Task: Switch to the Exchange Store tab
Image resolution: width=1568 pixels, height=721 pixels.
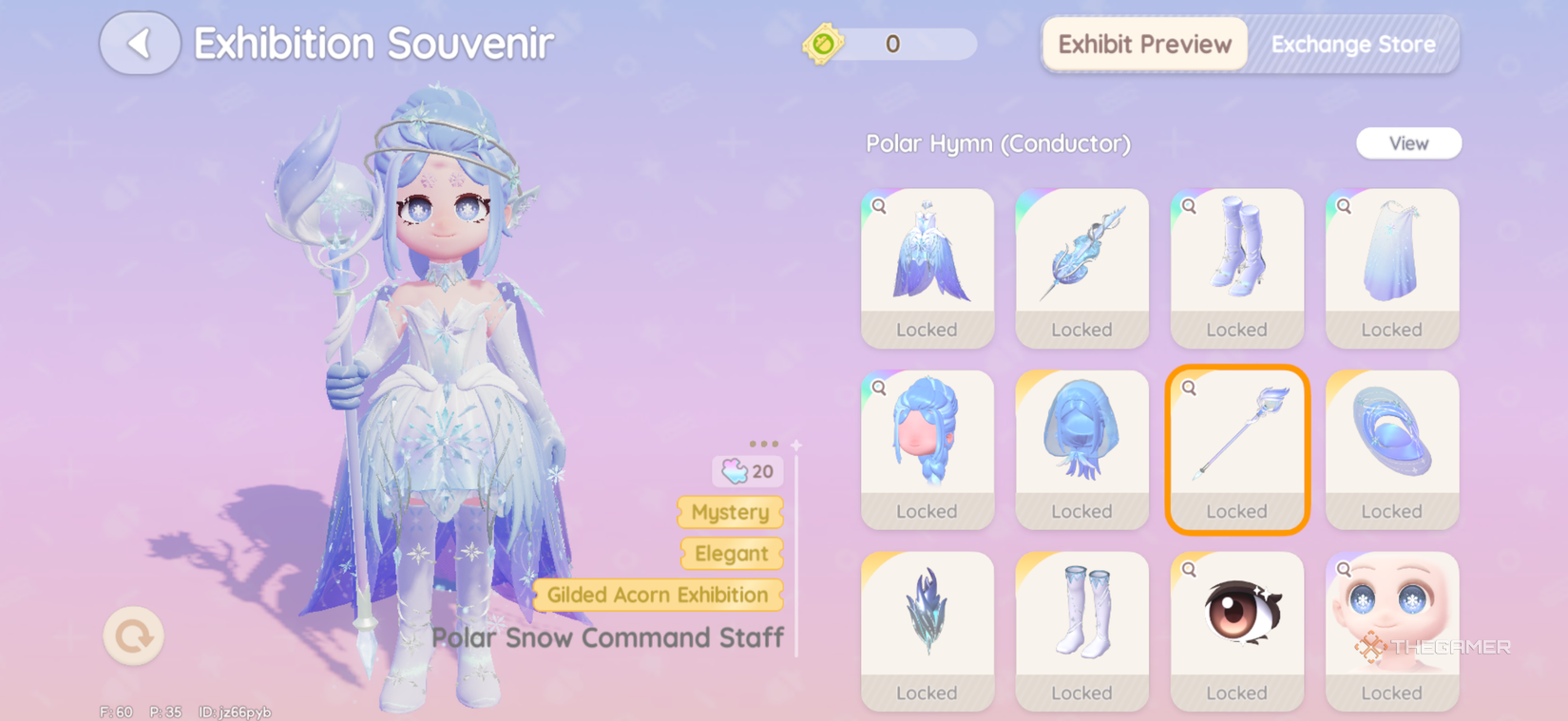Action: (x=1353, y=44)
